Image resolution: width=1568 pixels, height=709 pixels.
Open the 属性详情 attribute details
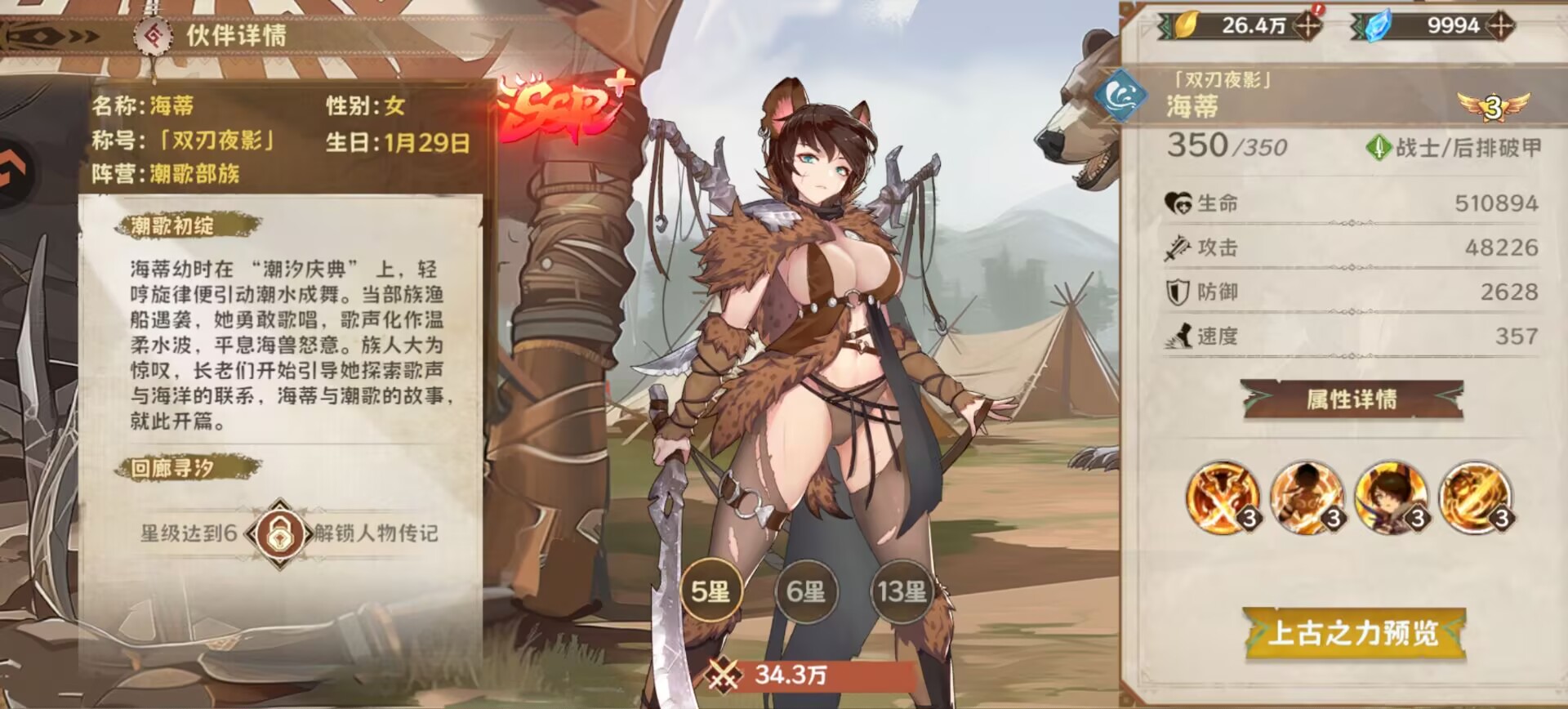[1352, 399]
